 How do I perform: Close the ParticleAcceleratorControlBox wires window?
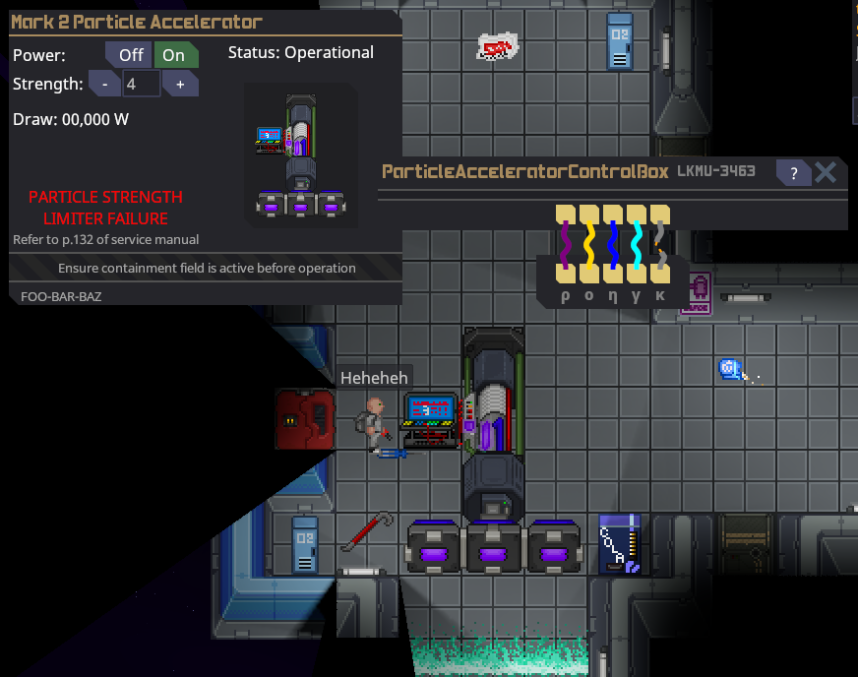(x=825, y=172)
